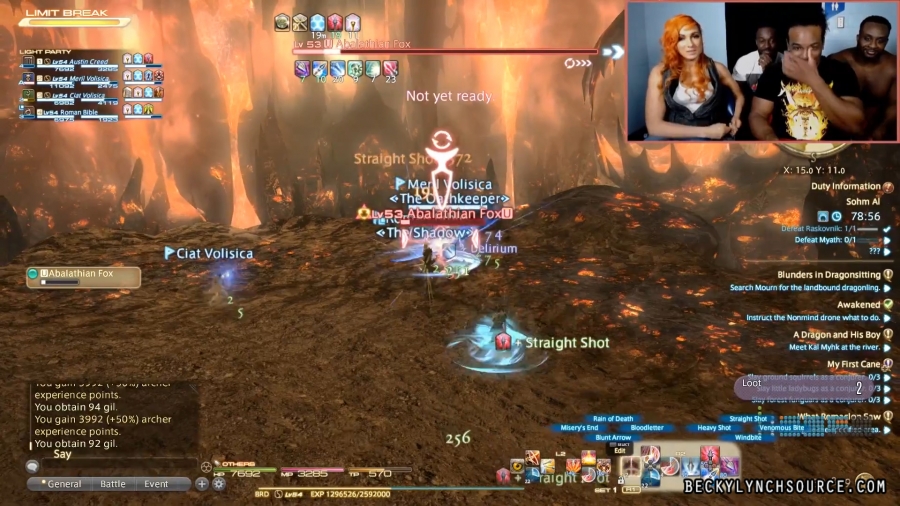900x506 pixels.
Task: Select A Dragon and His Boy quest
Action: (x=836, y=335)
